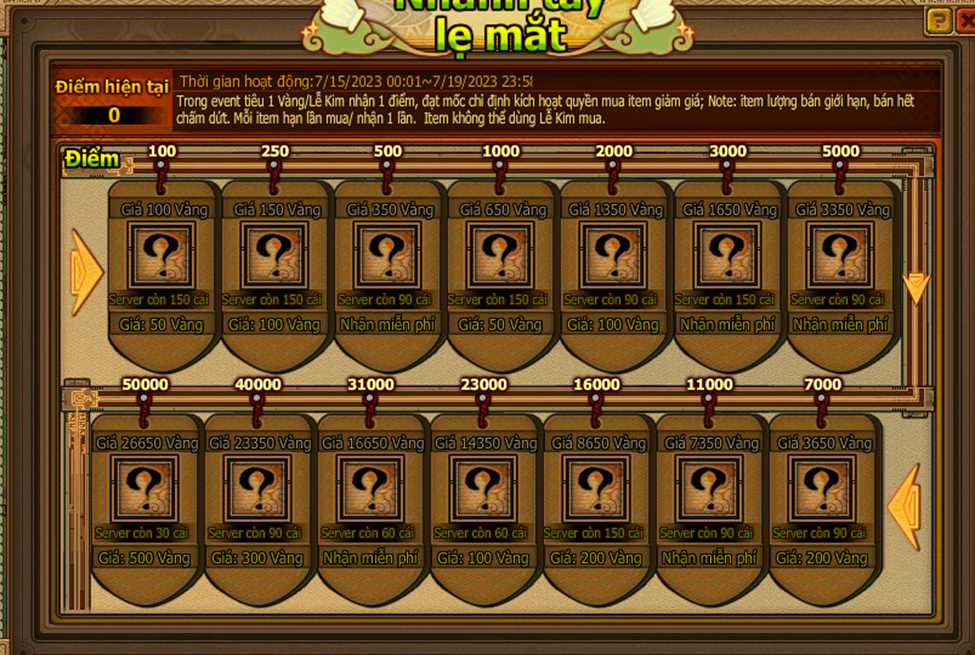This screenshot has width=975, height=655.
Task: Buy the 23000-point reward for 100 Vàng
Action: tap(483, 558)
